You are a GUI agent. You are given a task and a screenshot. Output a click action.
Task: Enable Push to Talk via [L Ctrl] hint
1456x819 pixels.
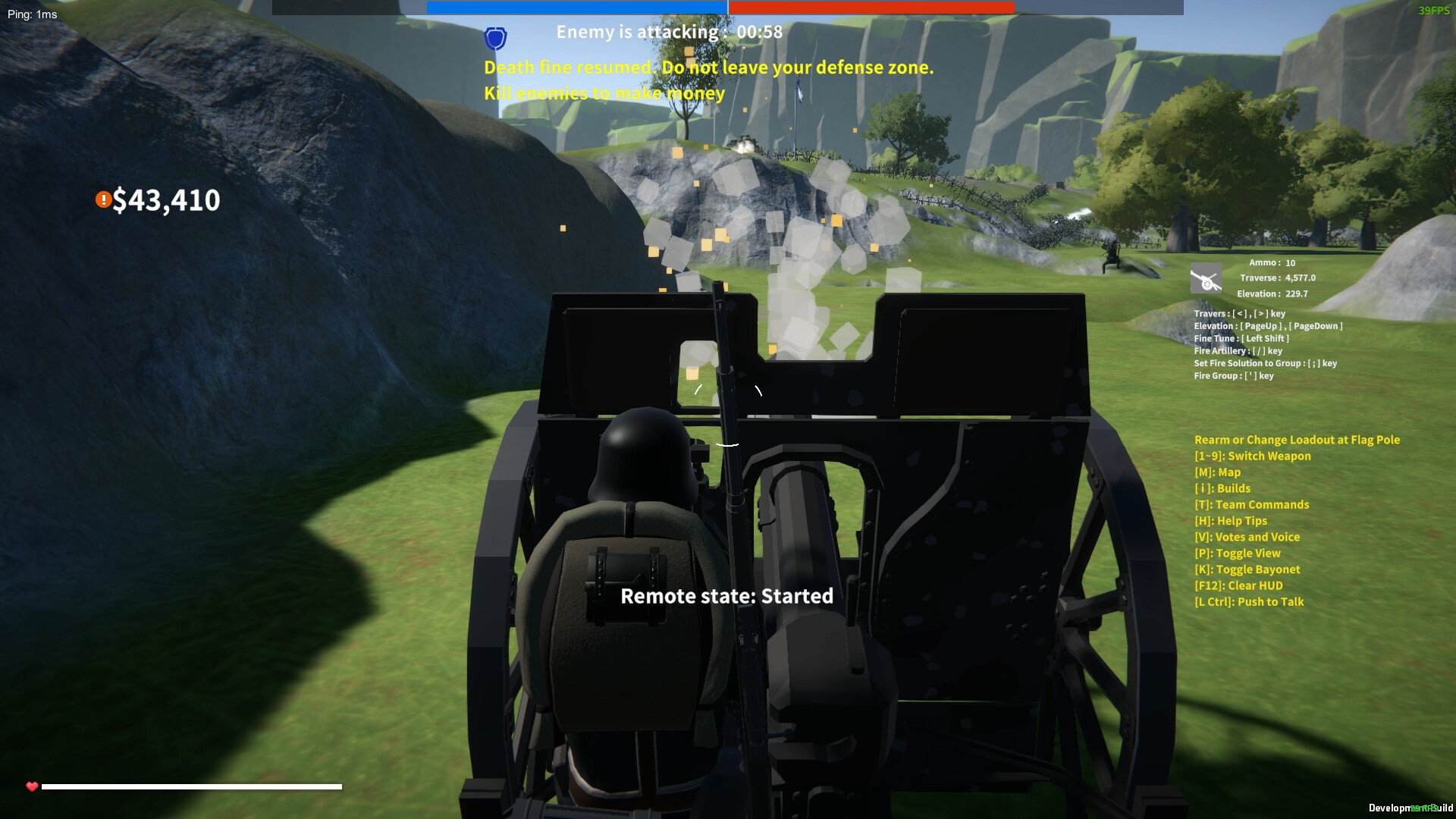point(1249,601)
